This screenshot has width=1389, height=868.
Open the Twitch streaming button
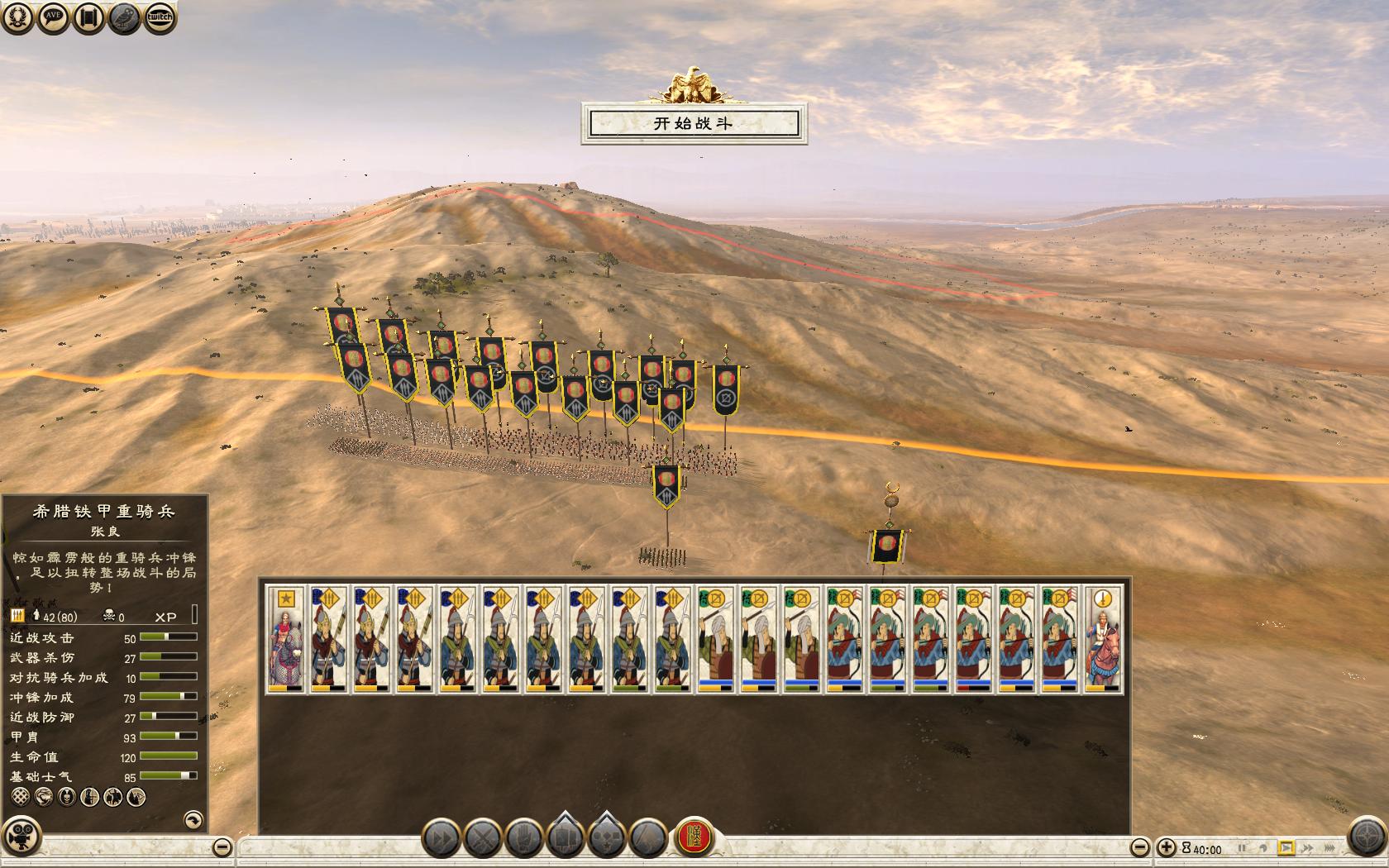click(x=160, y=18)
